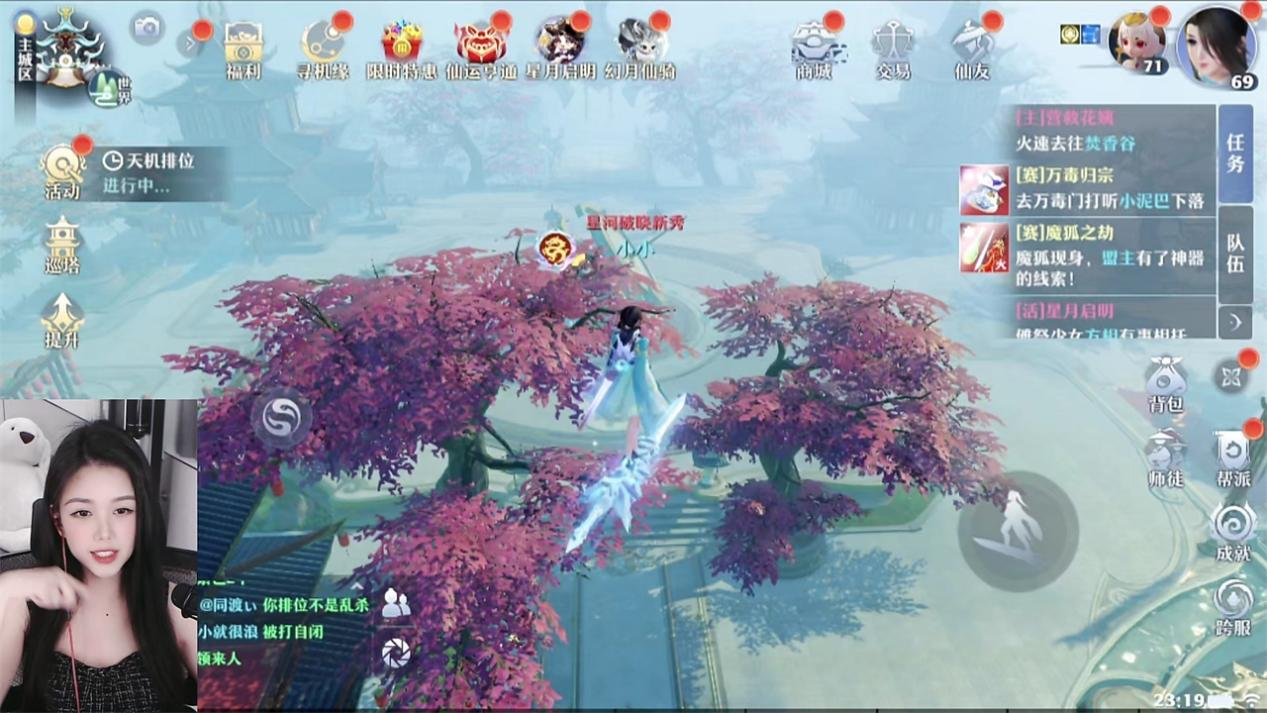Image resolution: width=1267 pixels, height=713 pixels.
Task: Open the 仙友 friends menu
Action: pos(972,48)
